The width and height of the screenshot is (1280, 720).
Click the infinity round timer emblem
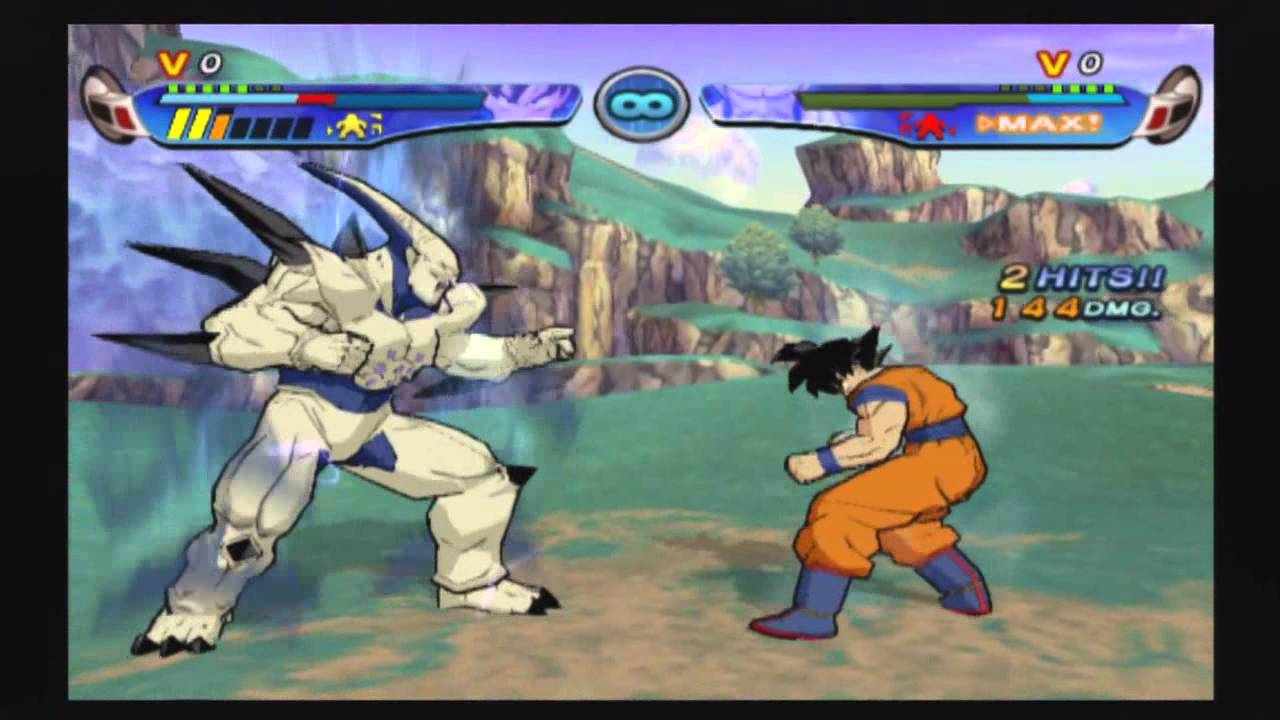(x=641, y=104)
